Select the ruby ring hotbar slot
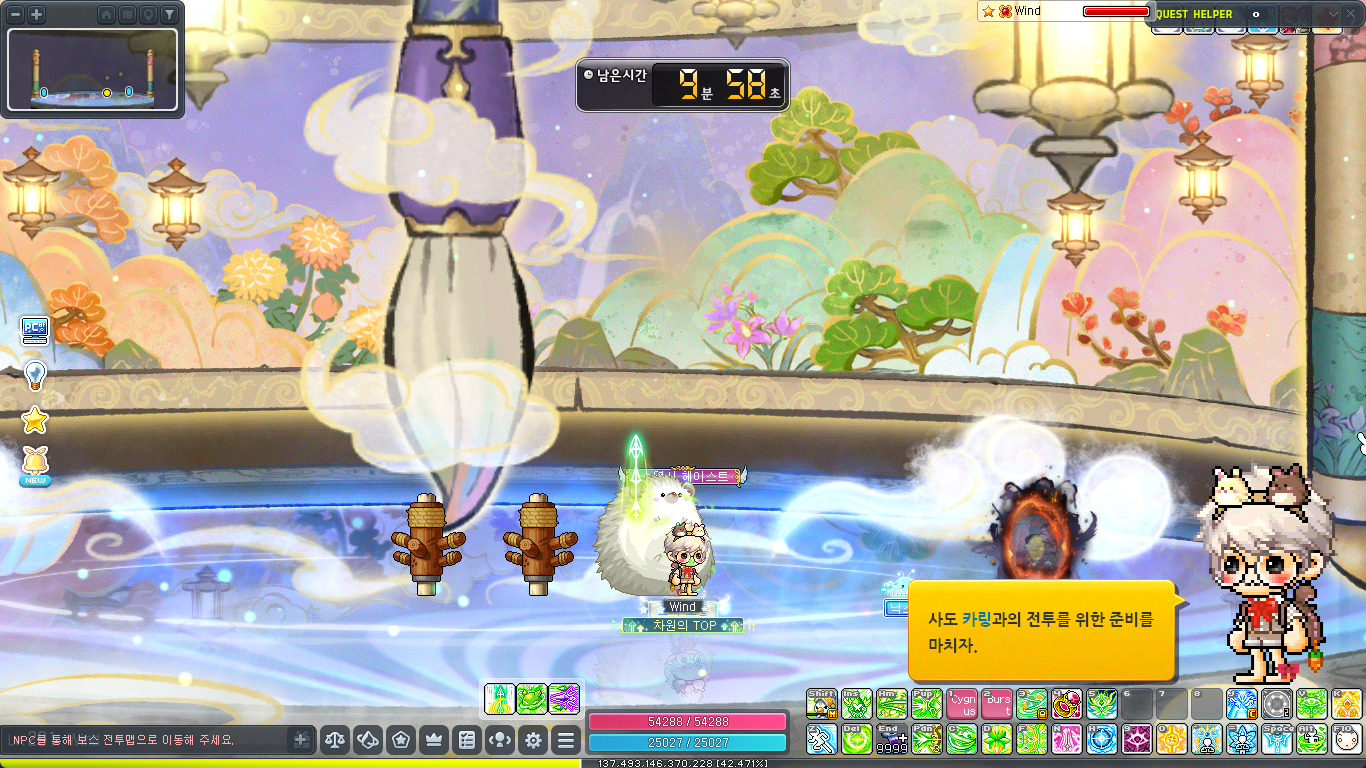The width and height of the screenshot is (1366, 768). point(1066,704)
